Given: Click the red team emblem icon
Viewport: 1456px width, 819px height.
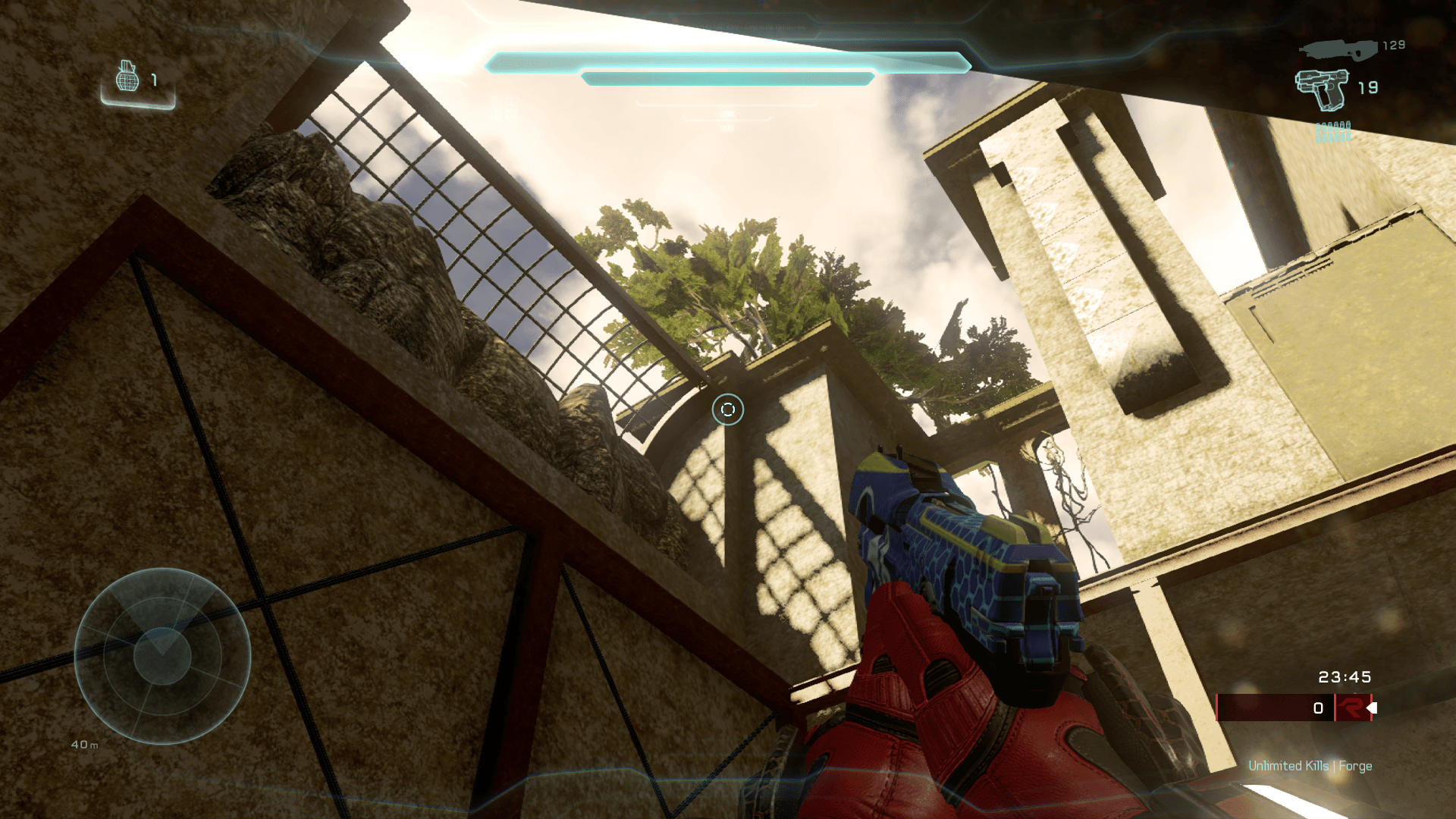Looking at the screenshot, I should 1351,708.
